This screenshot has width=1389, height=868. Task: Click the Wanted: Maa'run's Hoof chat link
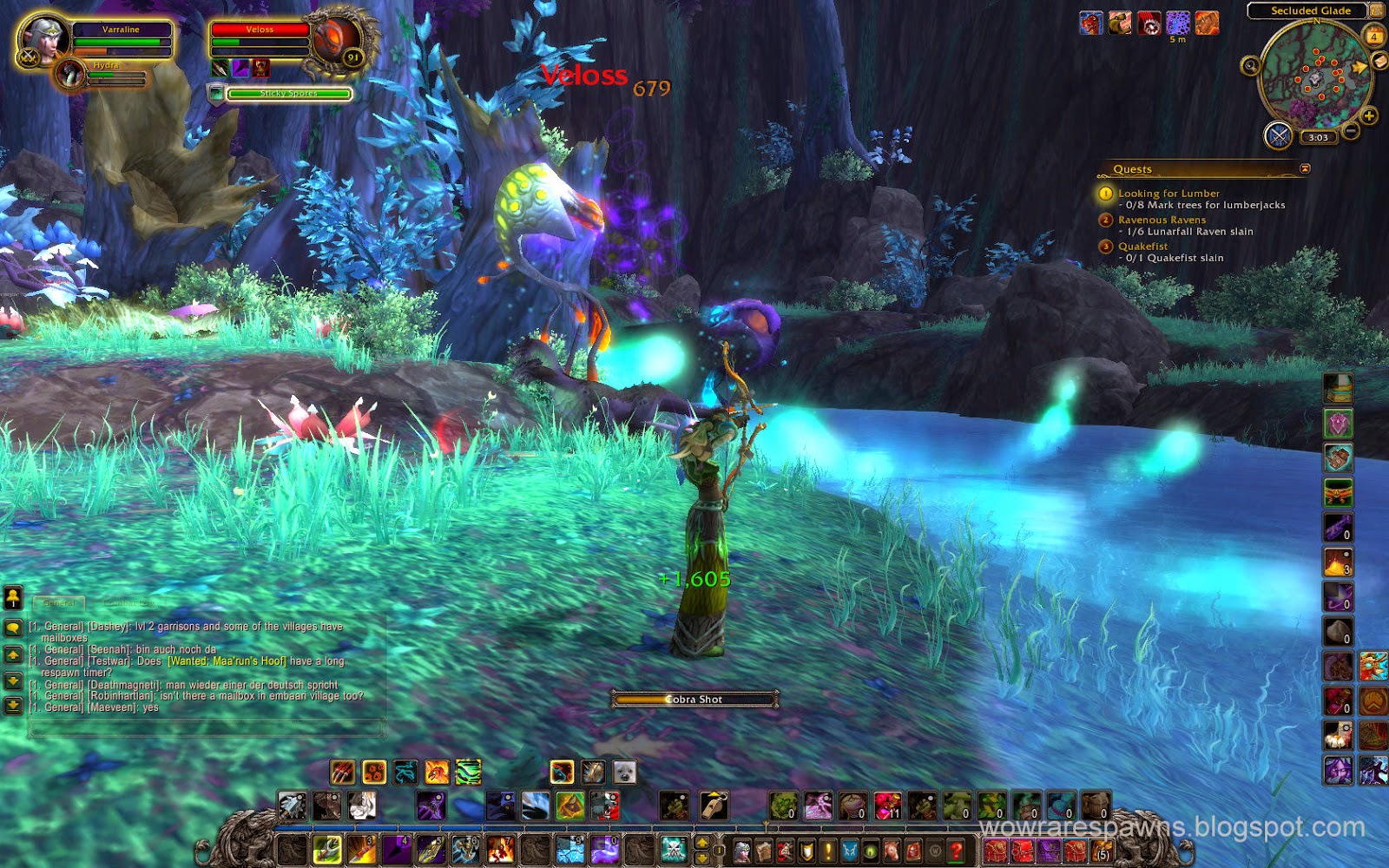(x=226, y=662)
